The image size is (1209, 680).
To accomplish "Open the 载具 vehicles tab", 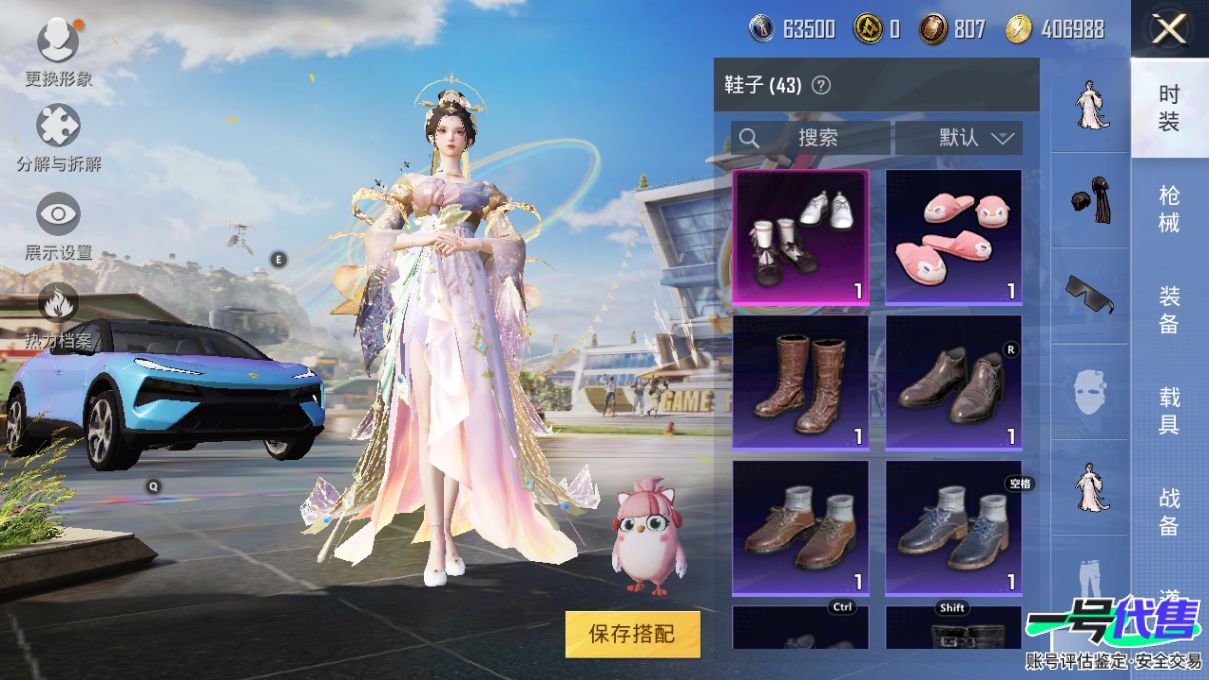I will pyautogui.click(x=1169, y=410).
